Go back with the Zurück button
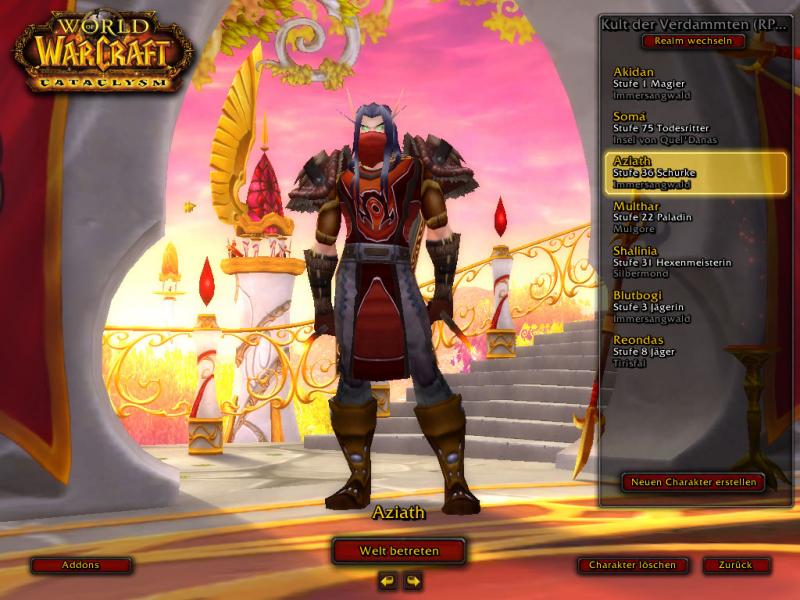This screenshot has height=600, width=800. coord(736,565)
